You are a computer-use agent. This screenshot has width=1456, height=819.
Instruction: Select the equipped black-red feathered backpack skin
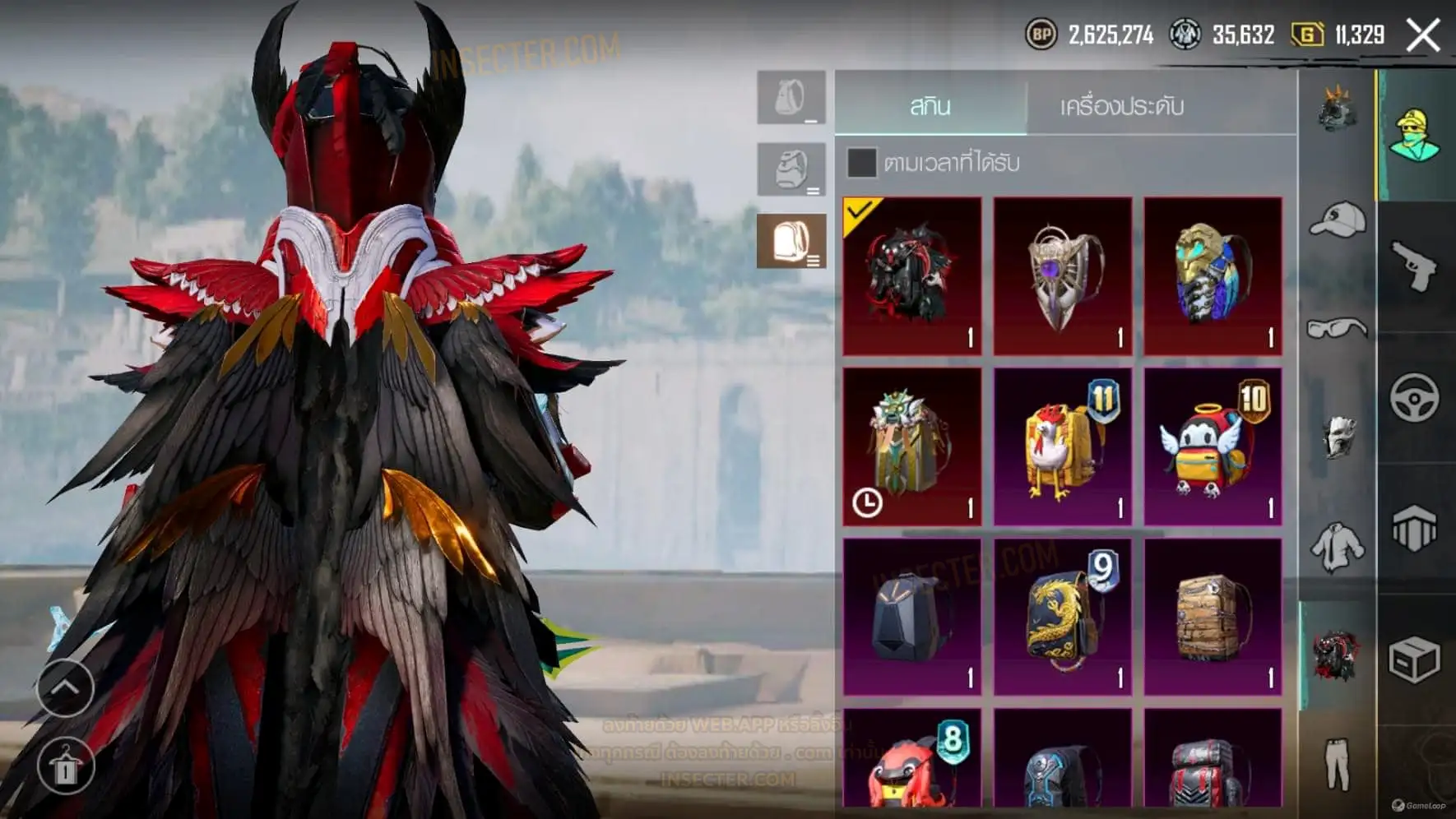(912, 276)
